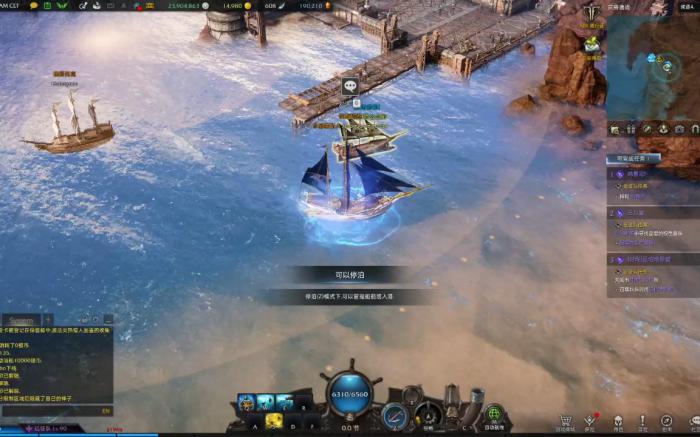Image resolution: width=700 pixels, height=437 pixels.
Task: Click the shopping cart icon in bottom menu
Action: (566, 421)
